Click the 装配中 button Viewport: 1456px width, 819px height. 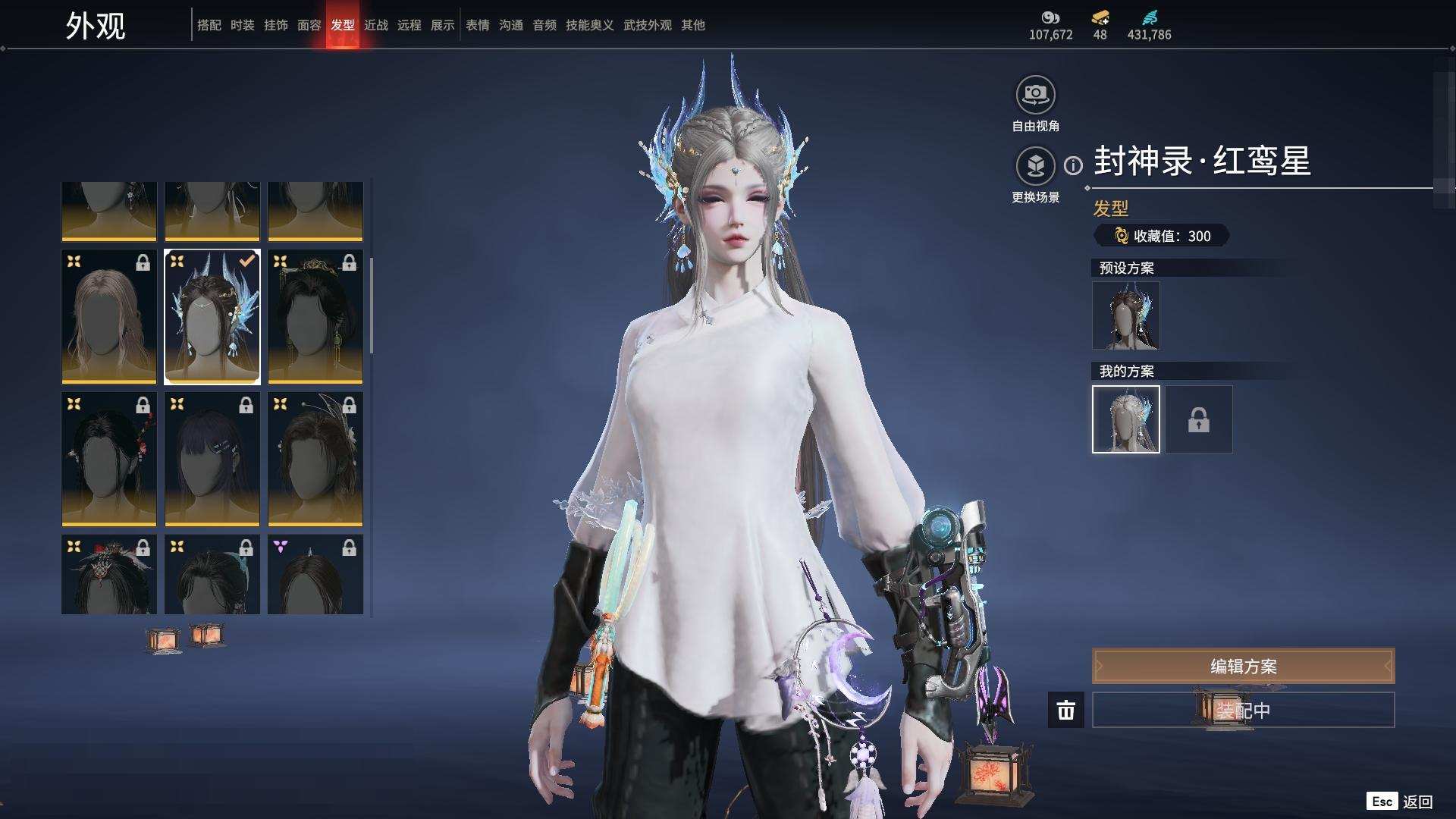[1243, 710]
